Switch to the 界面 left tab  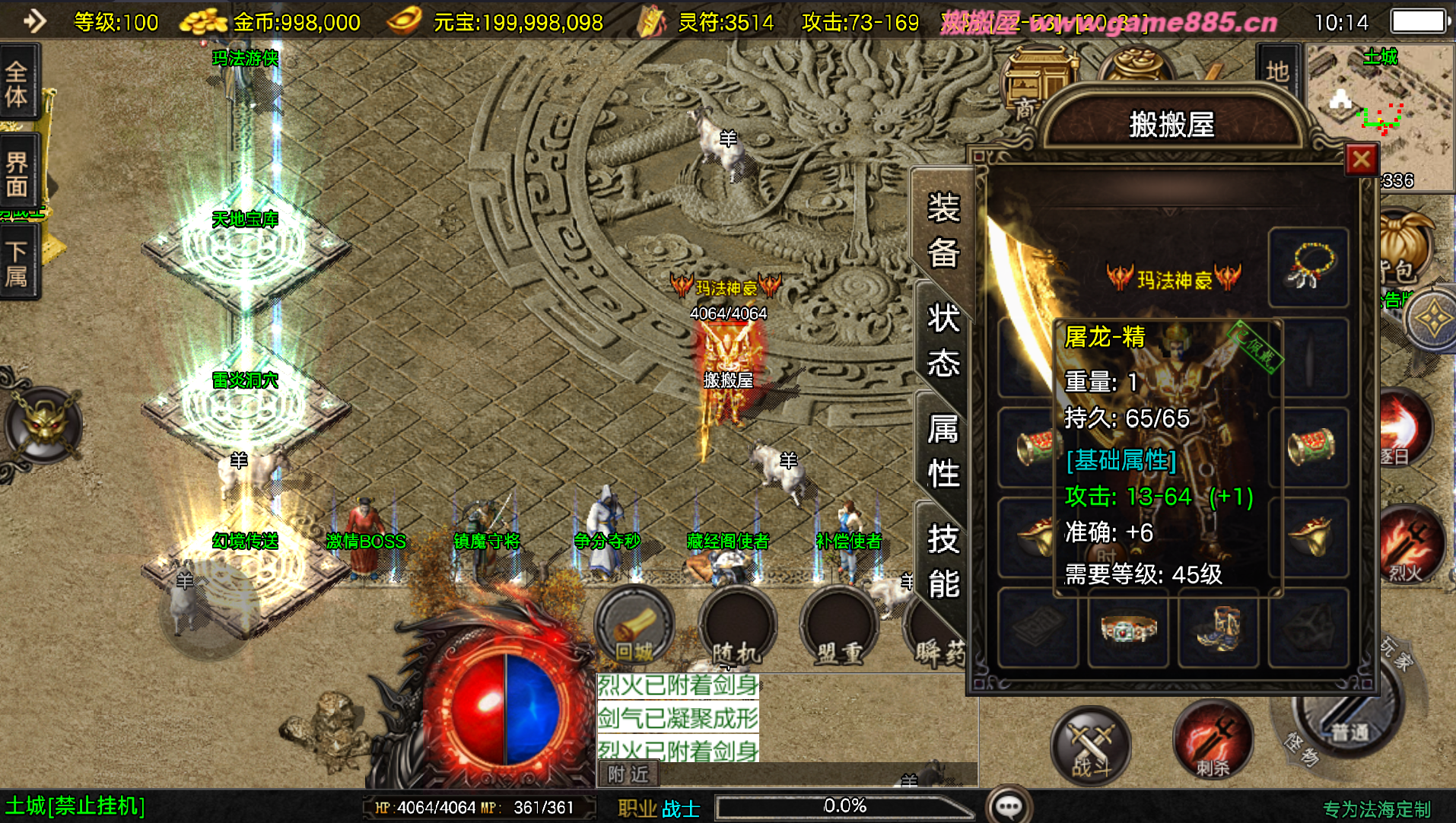click(x=17, y=173)
